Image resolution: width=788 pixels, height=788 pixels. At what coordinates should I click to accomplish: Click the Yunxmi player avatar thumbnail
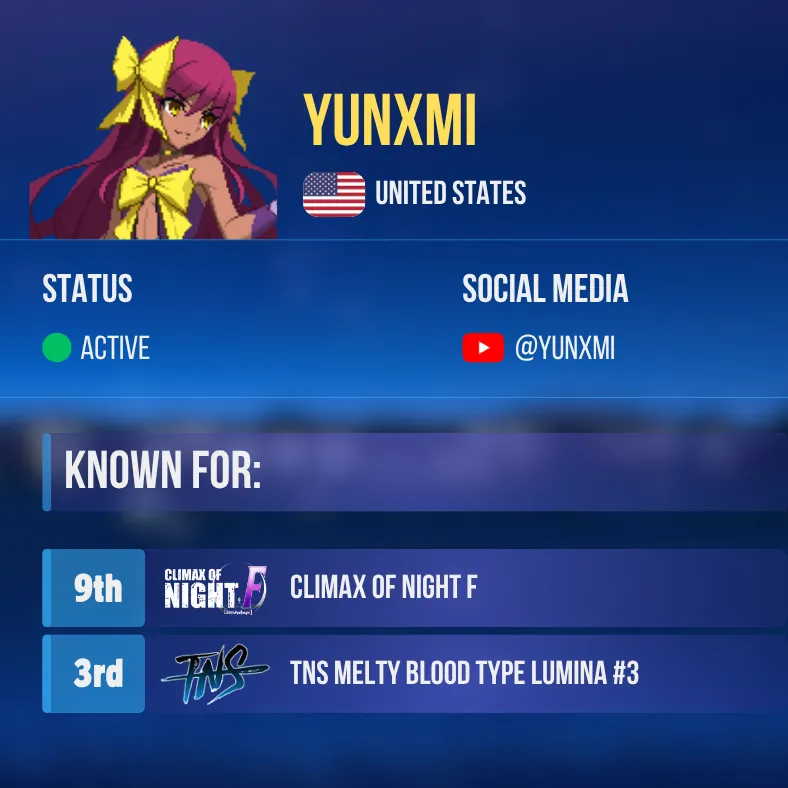(154, 138)
